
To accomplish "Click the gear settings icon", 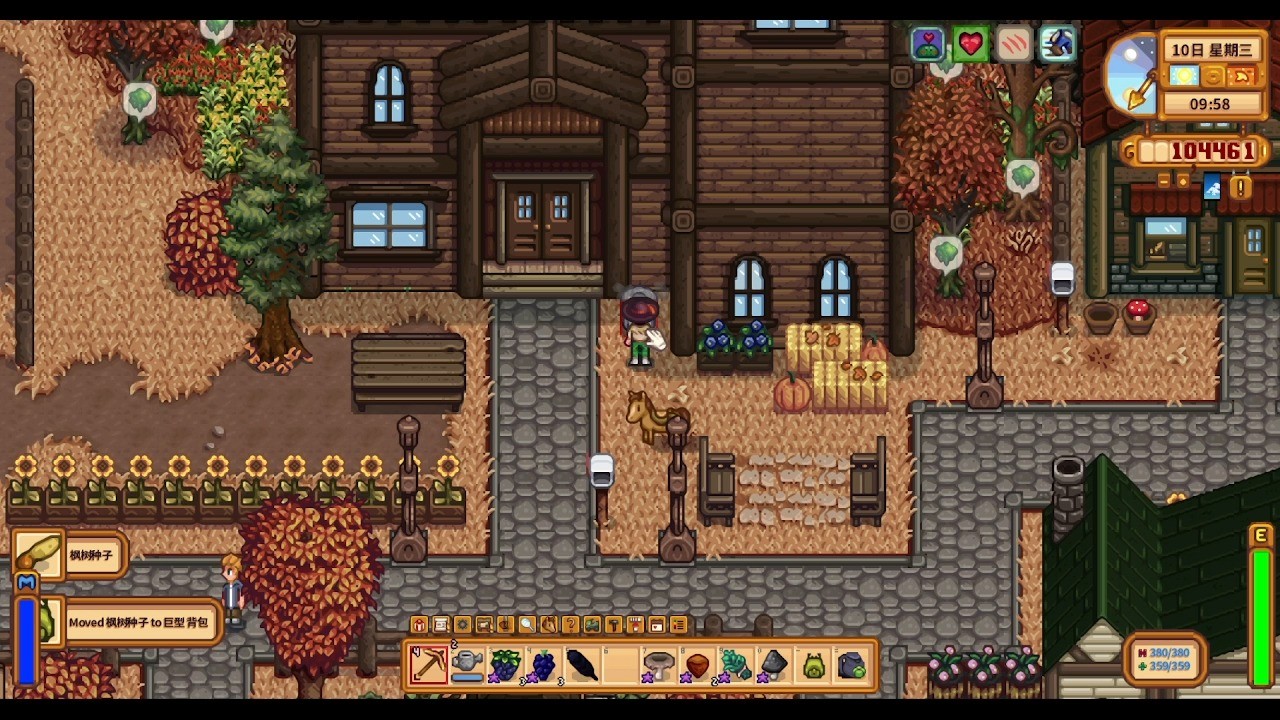I will 462,625.
